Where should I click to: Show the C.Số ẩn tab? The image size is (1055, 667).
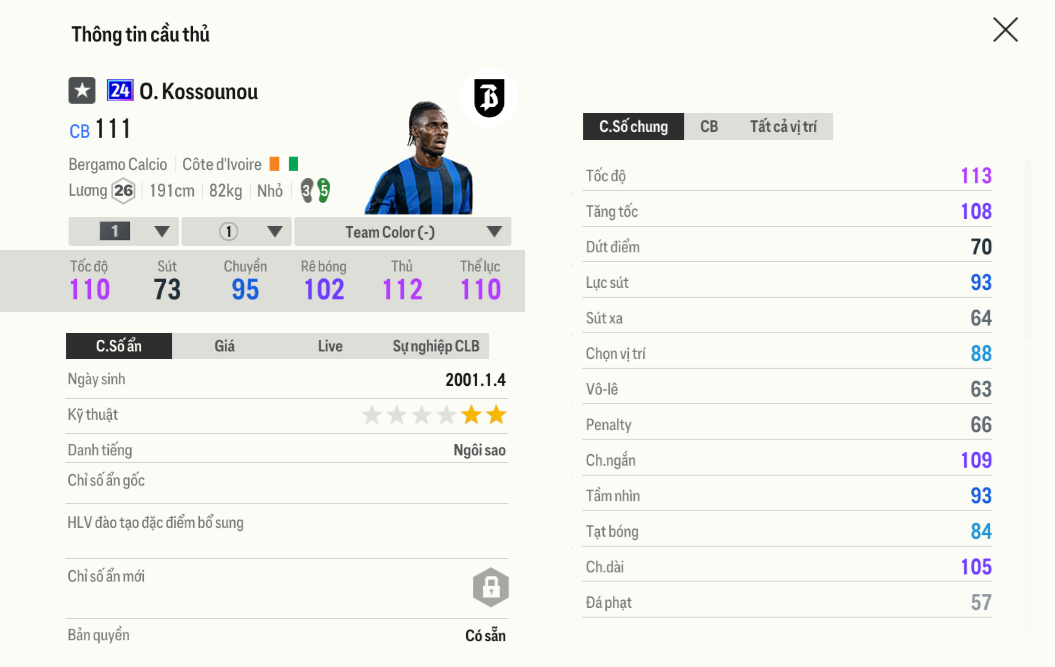click(119, 346)
